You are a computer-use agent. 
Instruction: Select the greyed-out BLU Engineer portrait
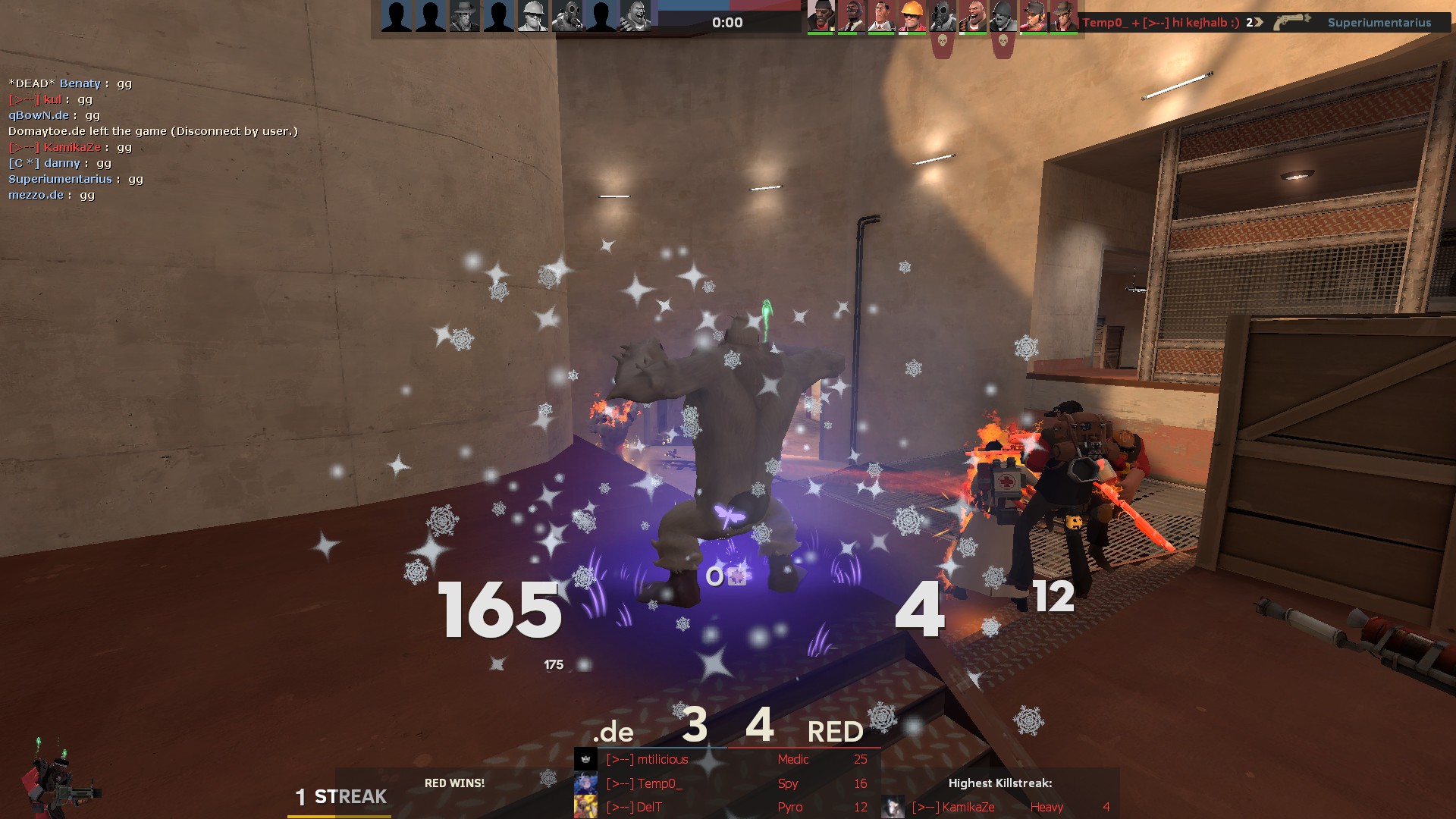pos(532,17)
